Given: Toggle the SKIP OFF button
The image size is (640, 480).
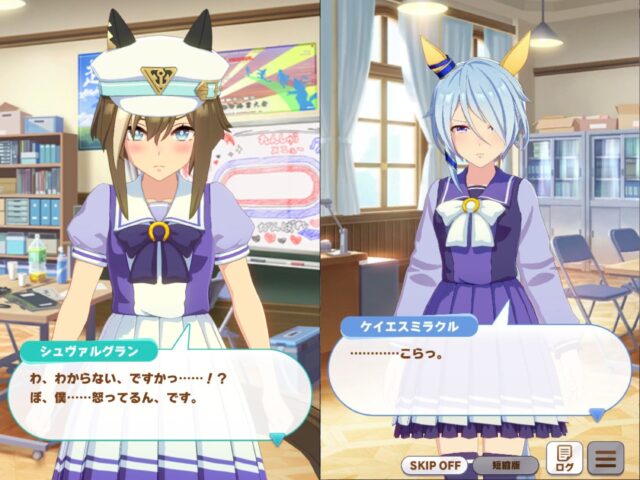Looking at the screenshot, I should [x=435, y=464].
